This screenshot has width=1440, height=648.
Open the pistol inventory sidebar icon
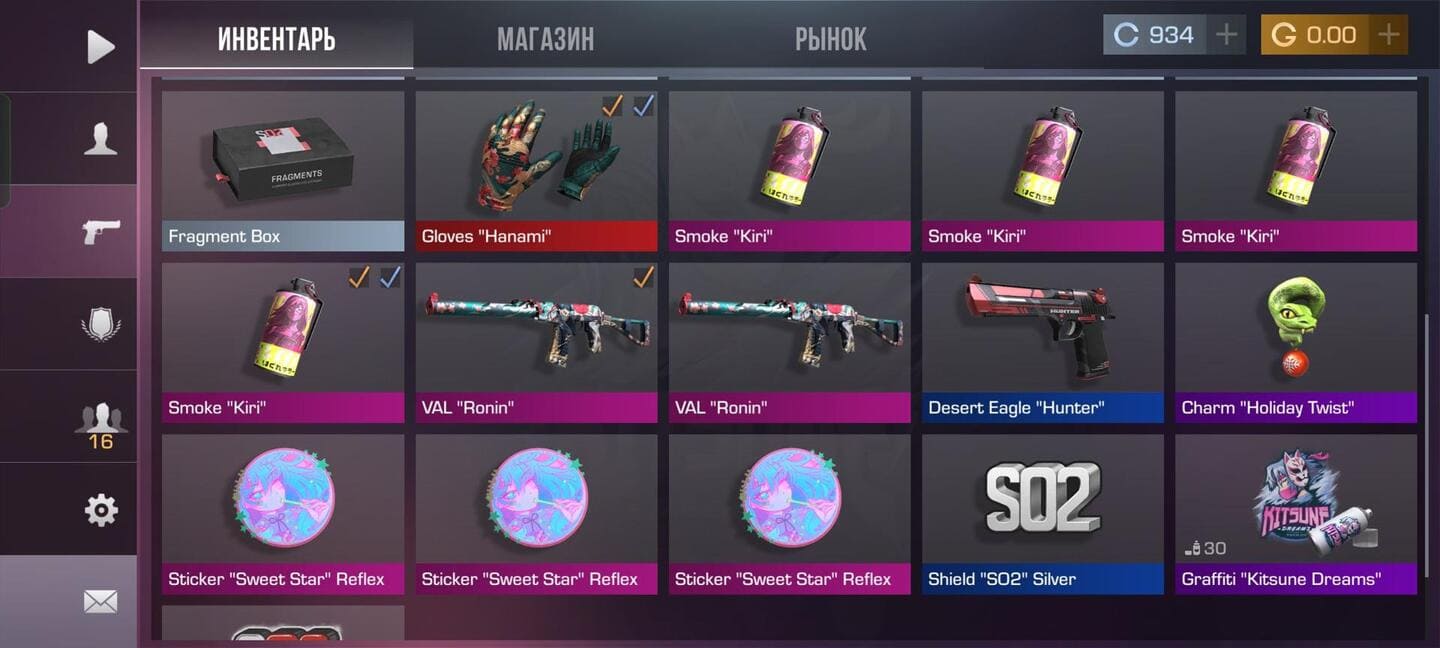pos(100,231)
